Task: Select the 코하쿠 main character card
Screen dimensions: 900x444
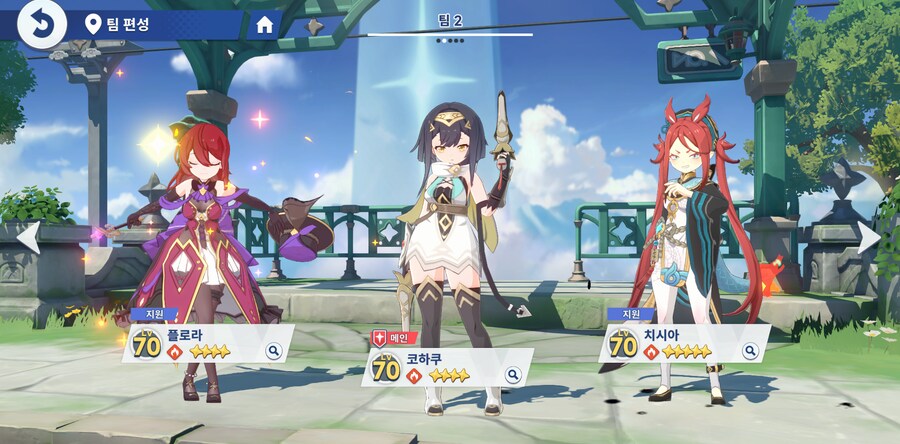Action: pos(440,369)
